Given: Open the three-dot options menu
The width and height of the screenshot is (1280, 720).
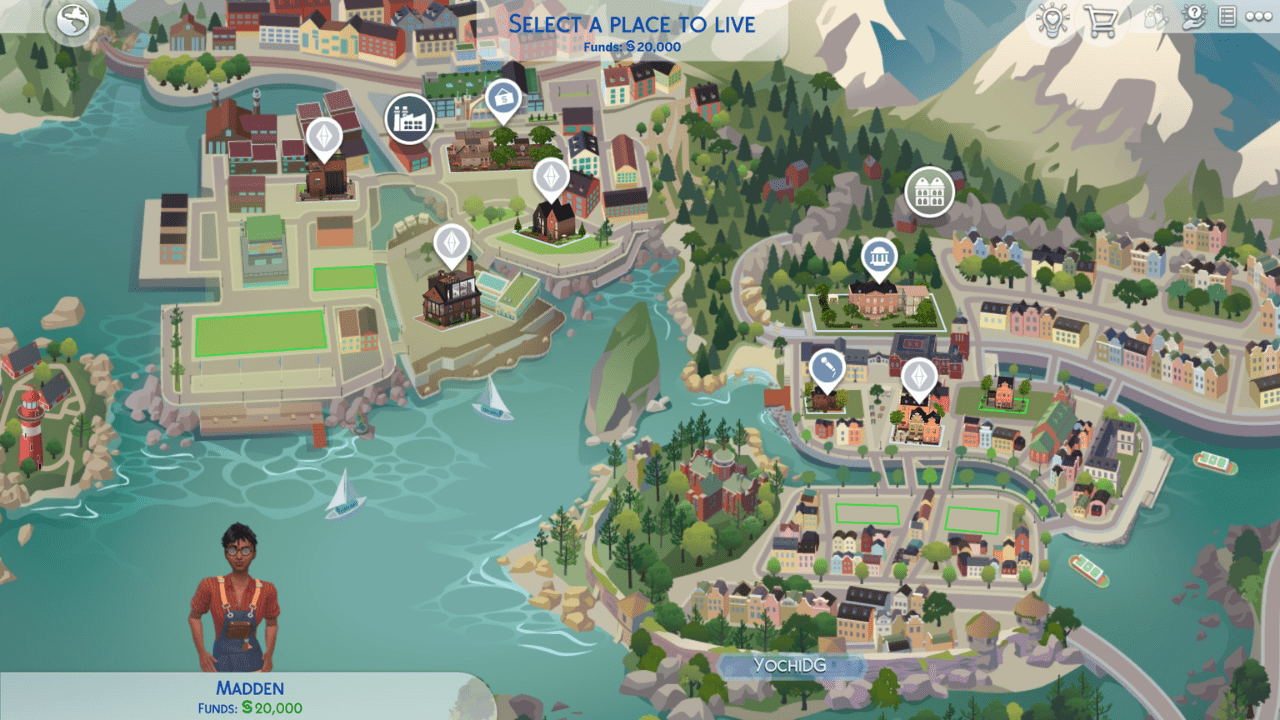Looking at the screenshot, I should [x=1258, y=17].
